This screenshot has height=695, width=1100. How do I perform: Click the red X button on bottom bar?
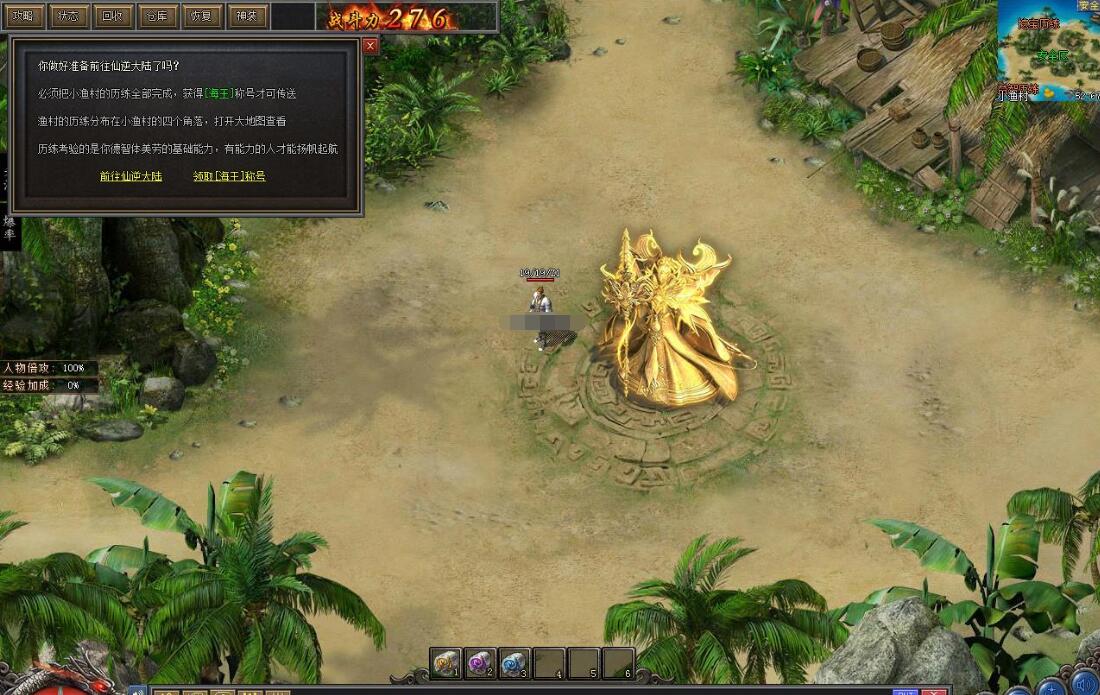(934, 692)
